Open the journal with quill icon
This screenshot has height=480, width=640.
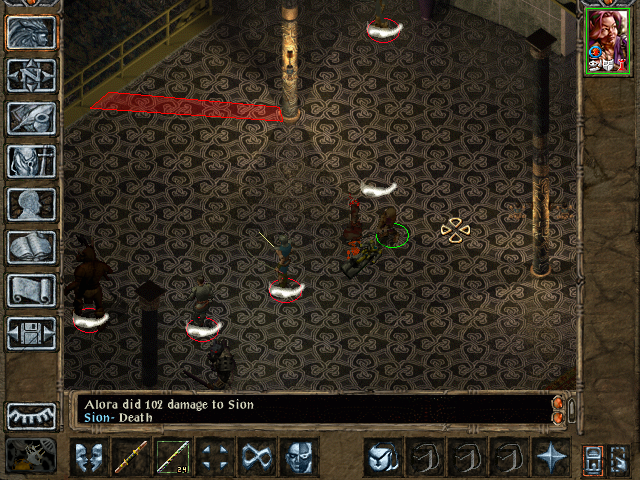[31, 118]
